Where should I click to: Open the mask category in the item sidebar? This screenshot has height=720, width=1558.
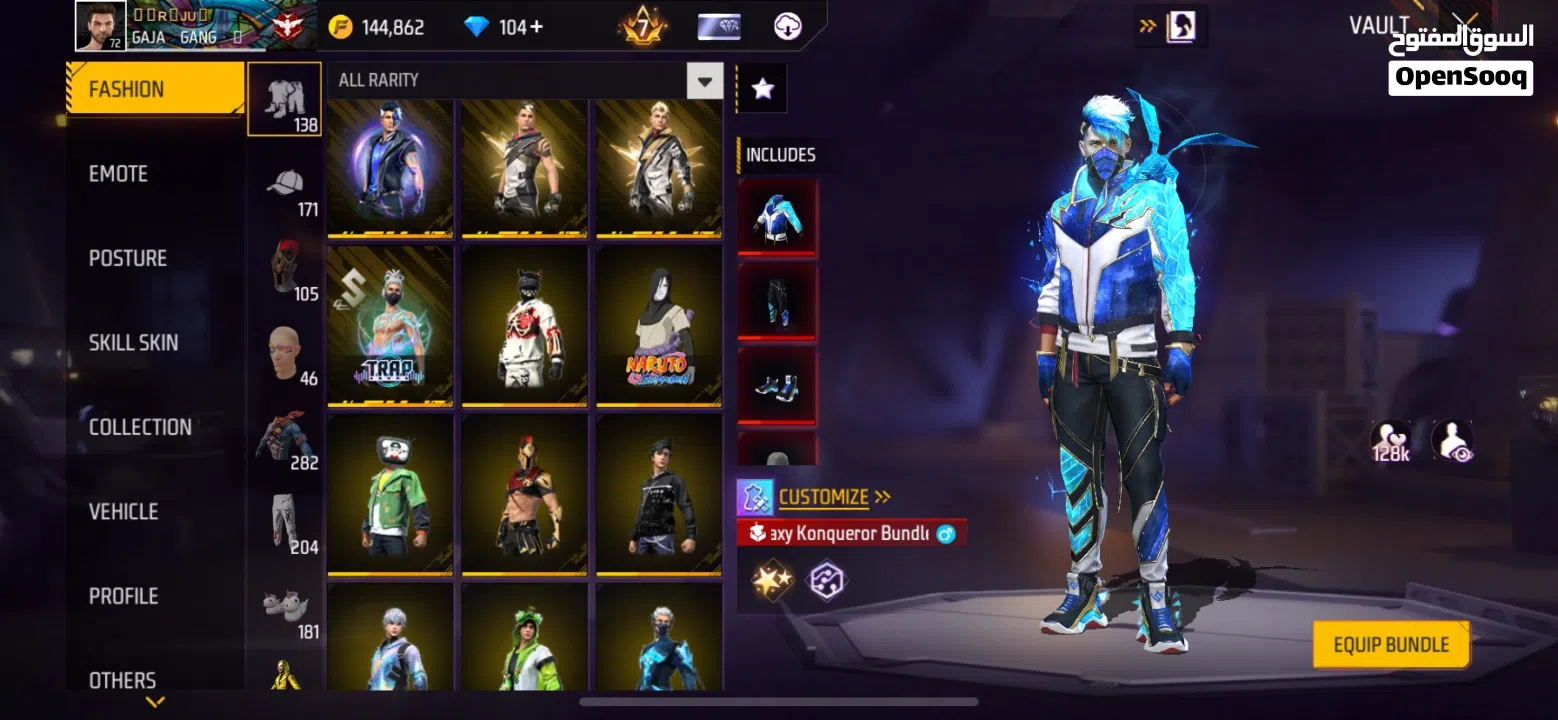tap(284, 265)
